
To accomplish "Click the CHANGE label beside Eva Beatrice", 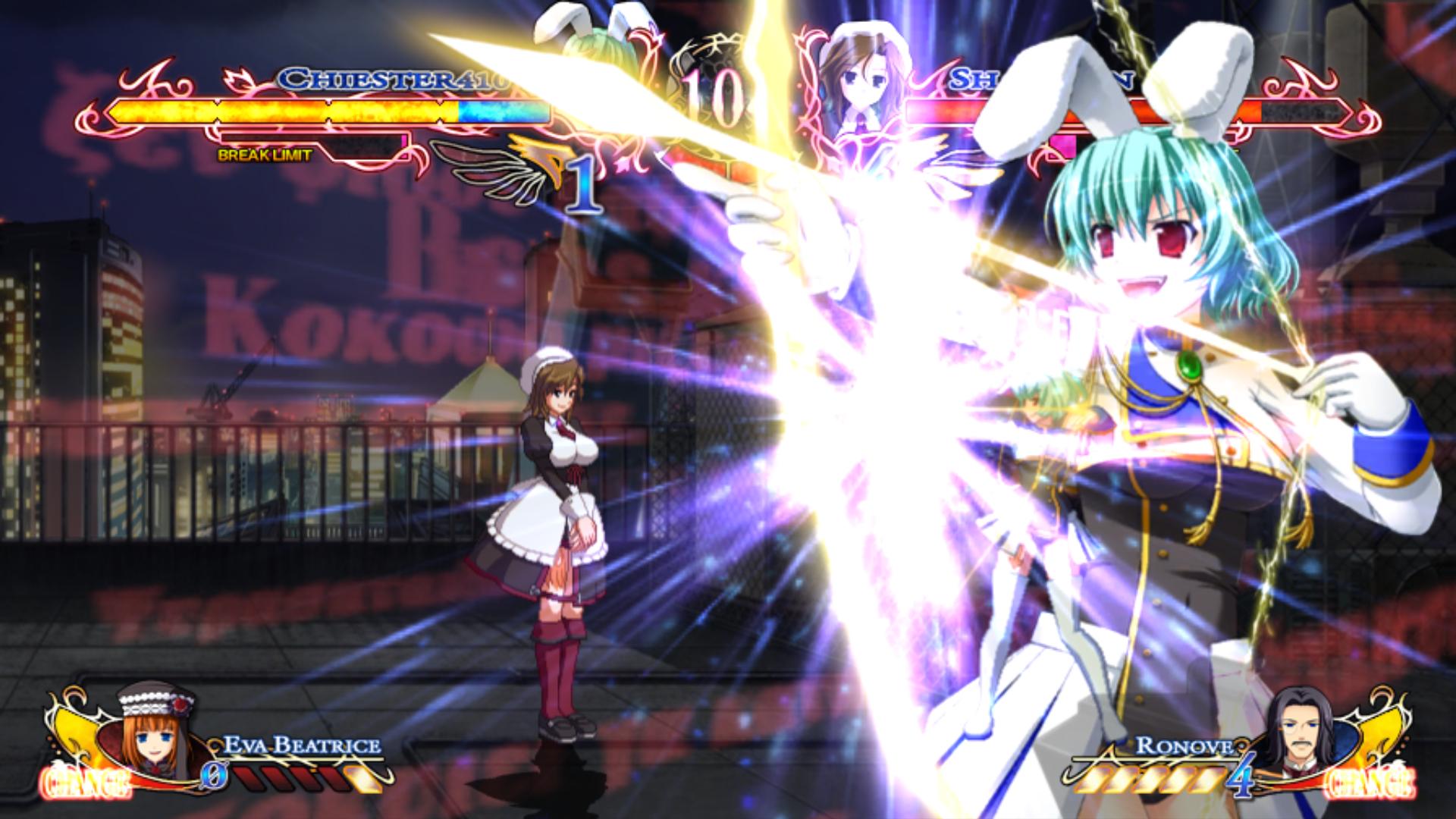I will 86,783.
